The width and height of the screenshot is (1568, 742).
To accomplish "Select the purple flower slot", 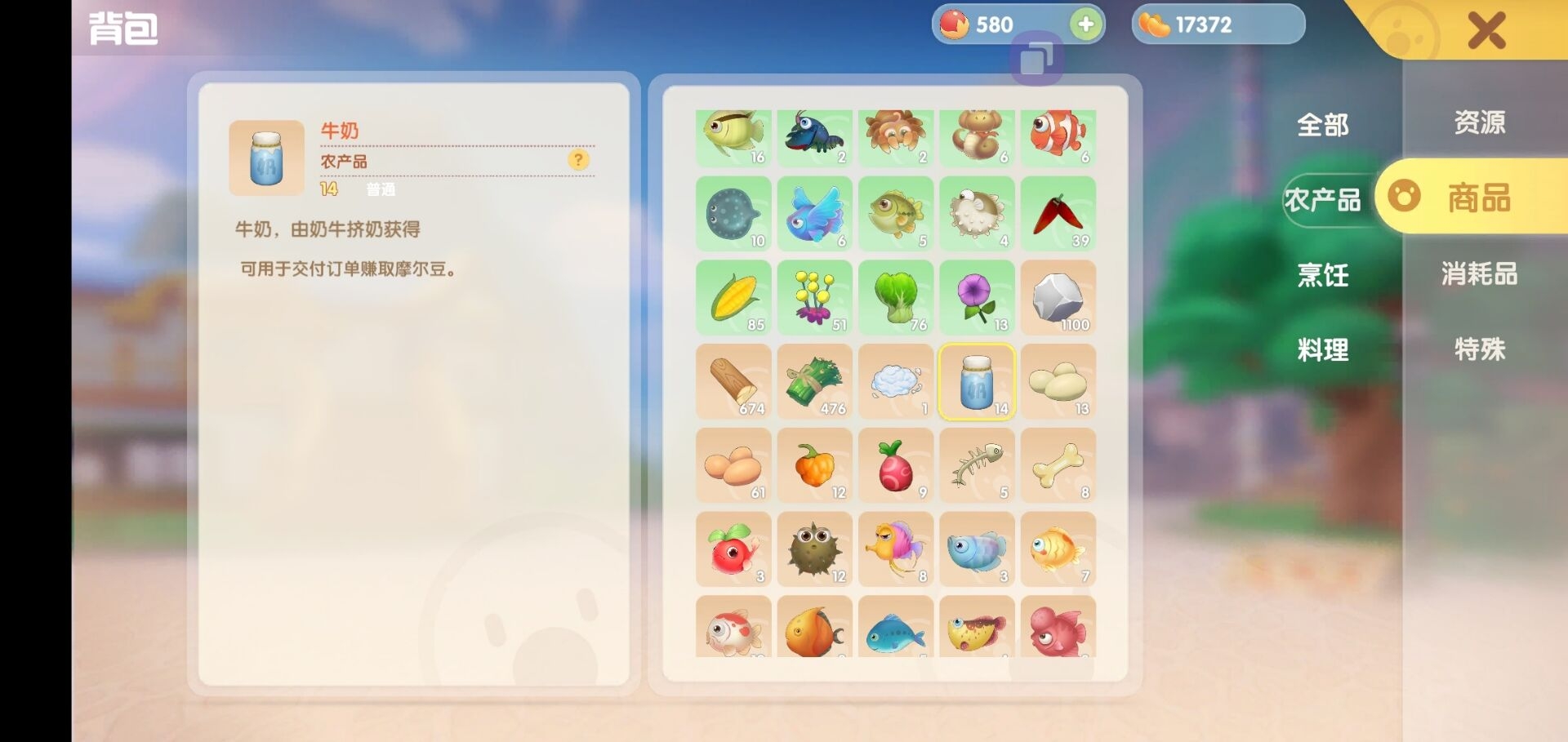I will (x=977, y=297).
